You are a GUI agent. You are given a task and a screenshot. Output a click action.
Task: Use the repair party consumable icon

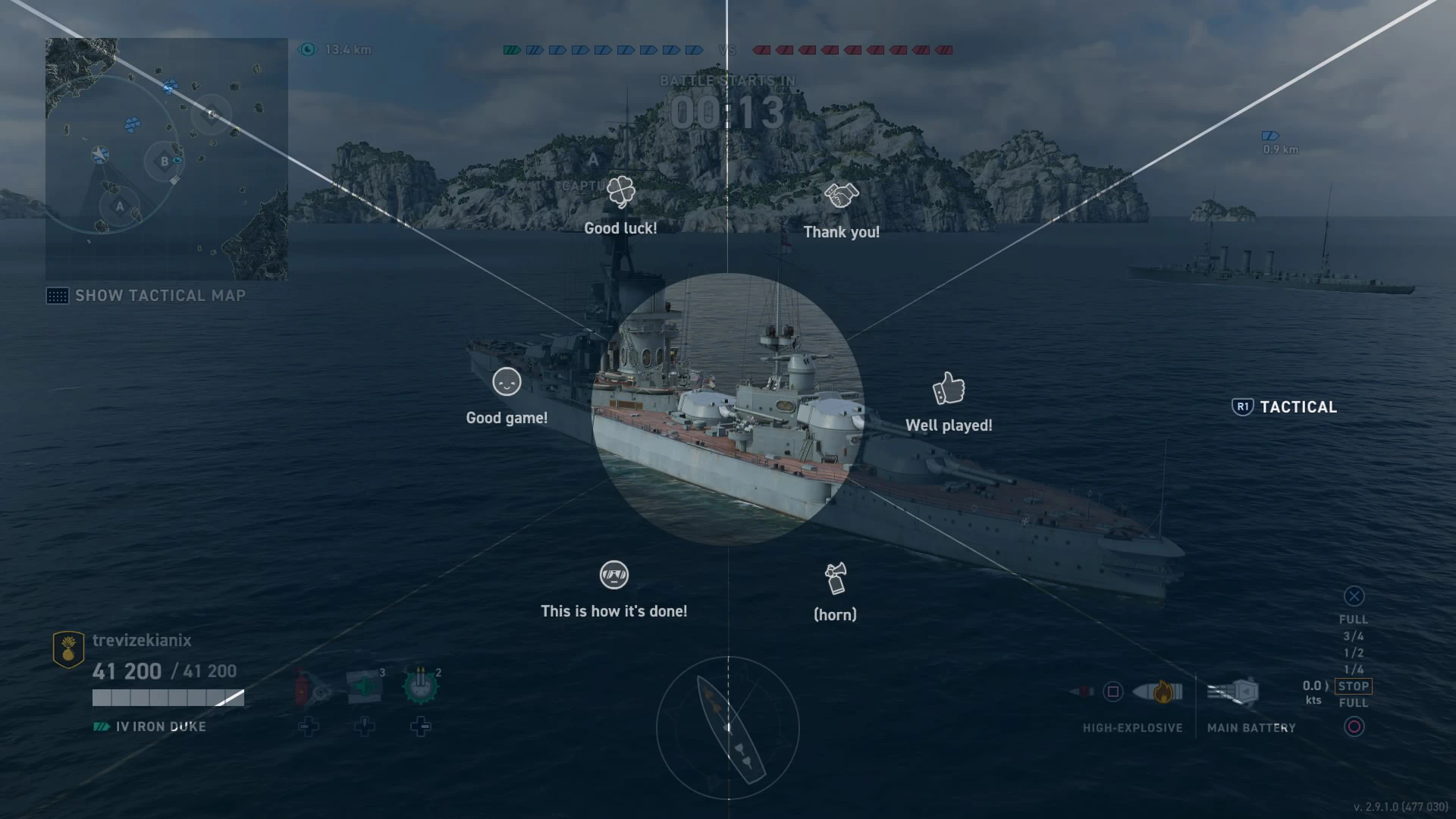365,687
